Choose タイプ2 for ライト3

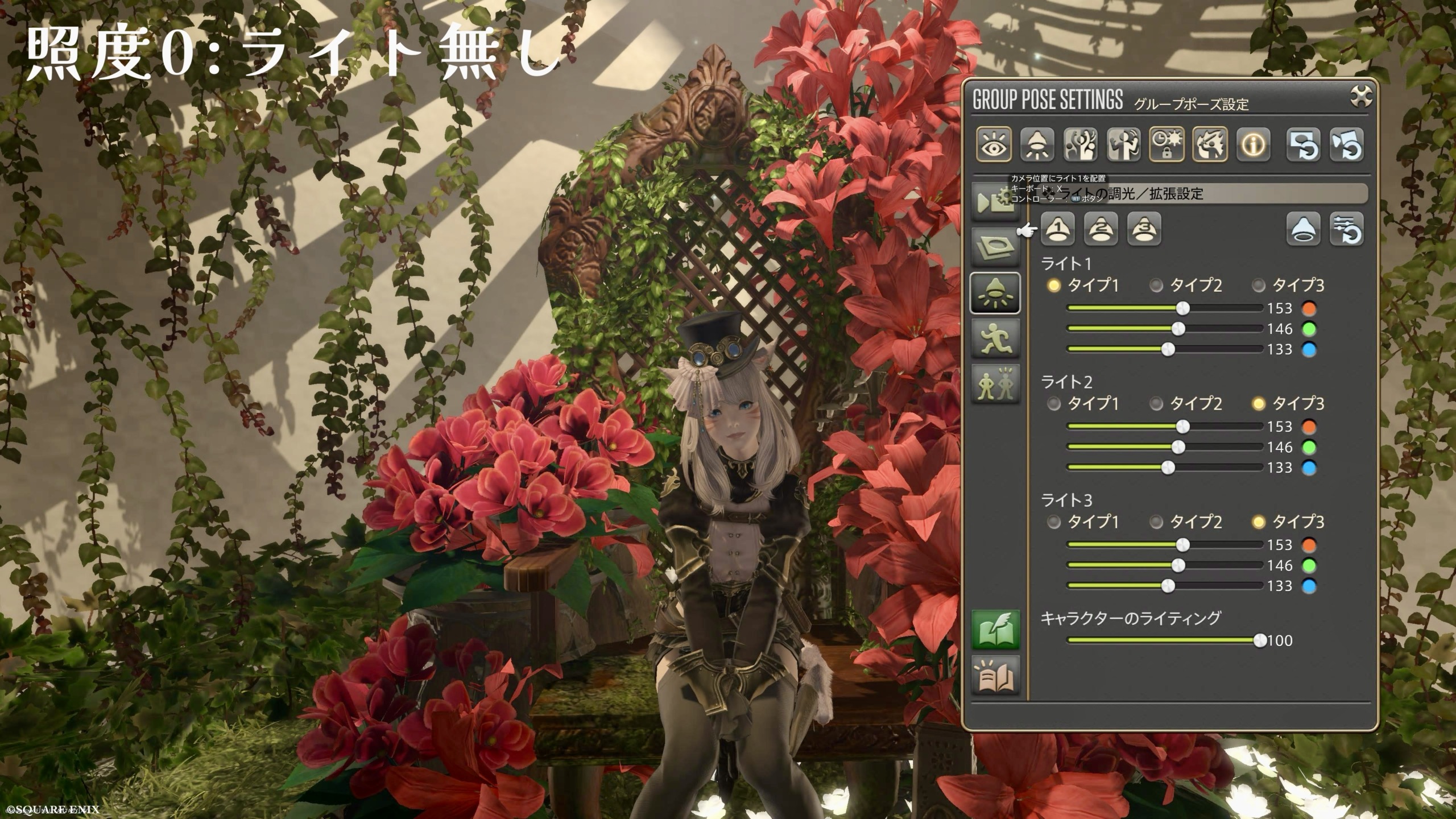1156,522
